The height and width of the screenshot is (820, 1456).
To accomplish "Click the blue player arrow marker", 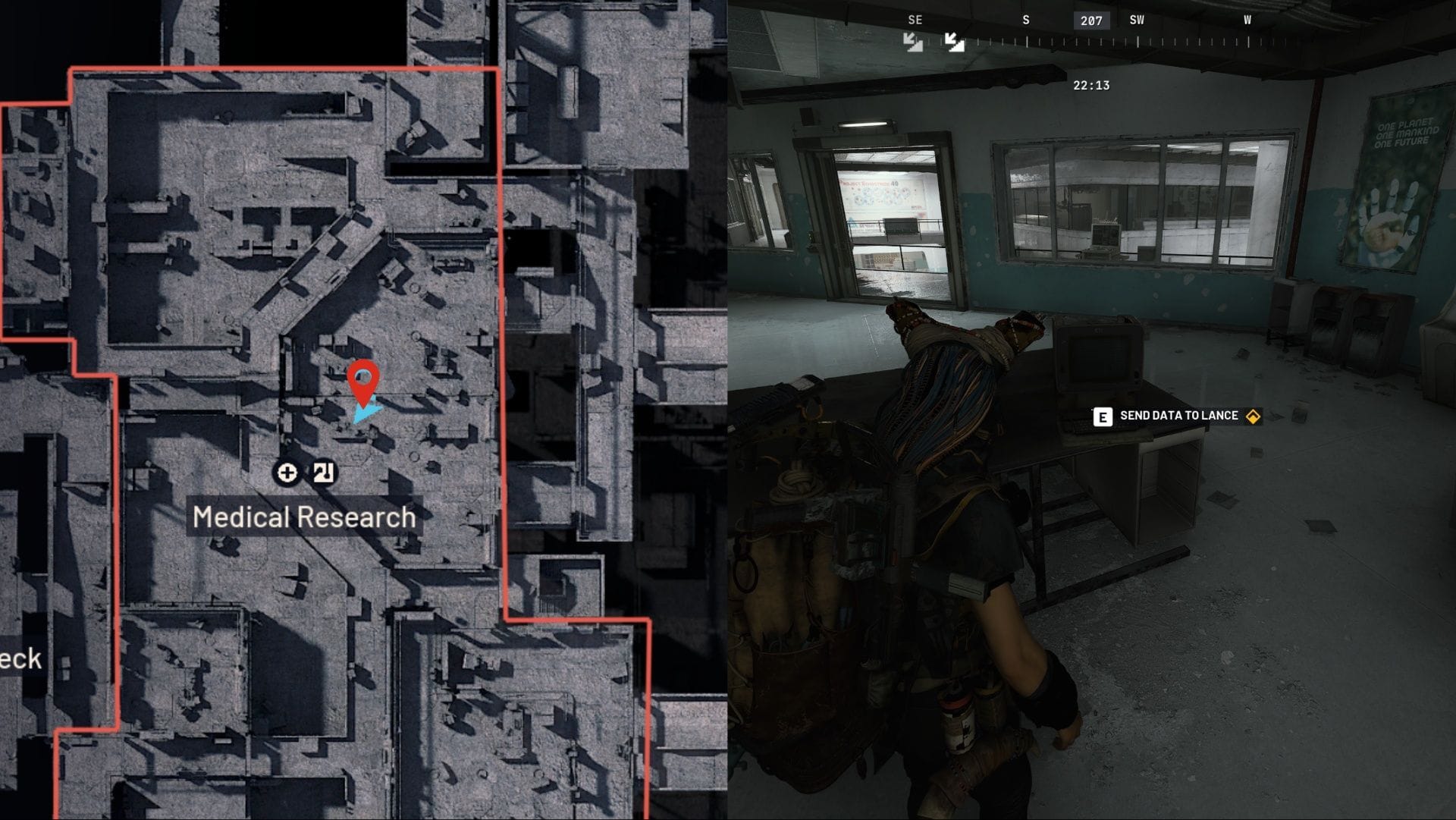I will click(x=367, y=413).
